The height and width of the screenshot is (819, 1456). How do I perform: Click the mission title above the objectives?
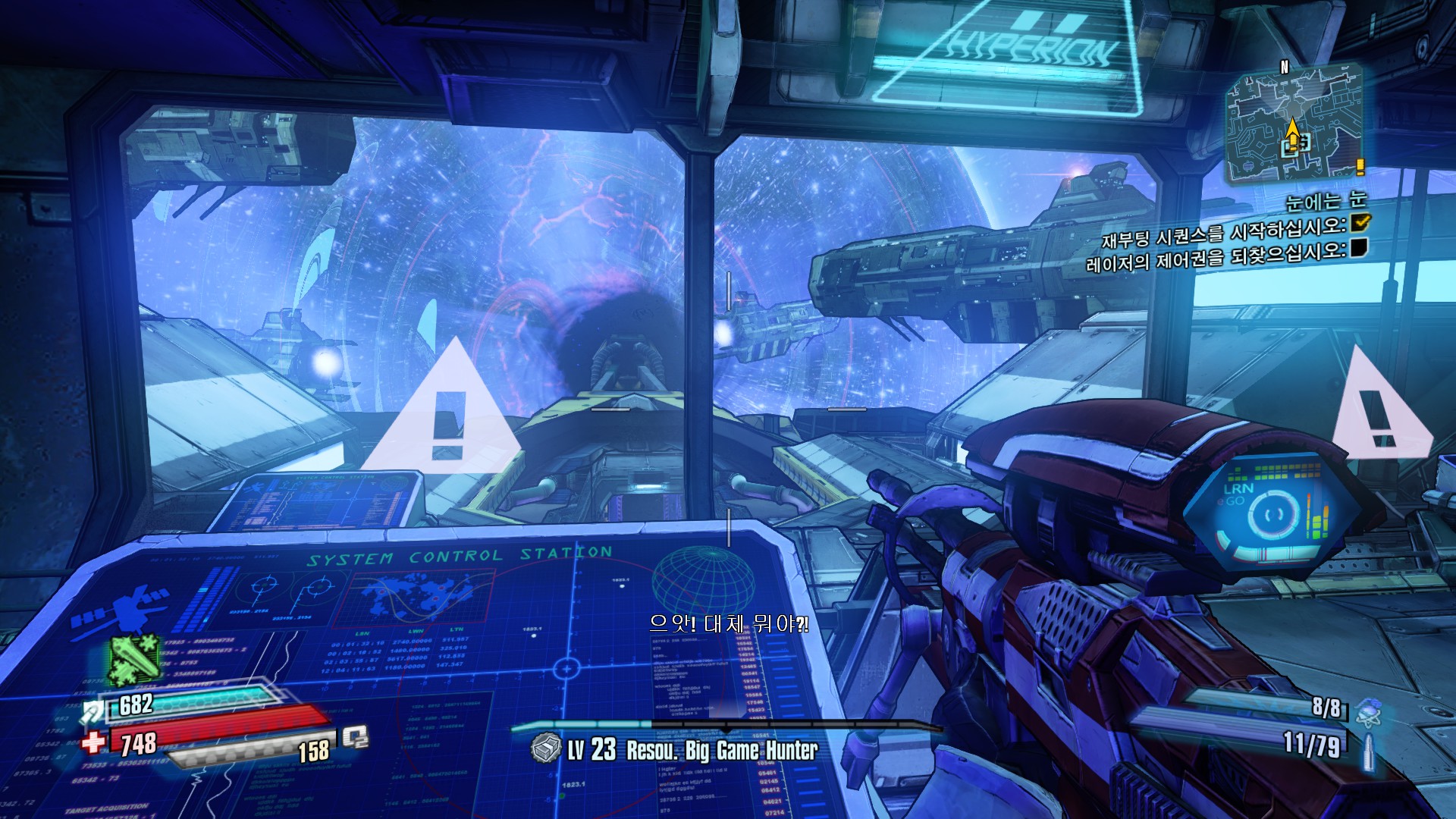(x=1326, y=201)
